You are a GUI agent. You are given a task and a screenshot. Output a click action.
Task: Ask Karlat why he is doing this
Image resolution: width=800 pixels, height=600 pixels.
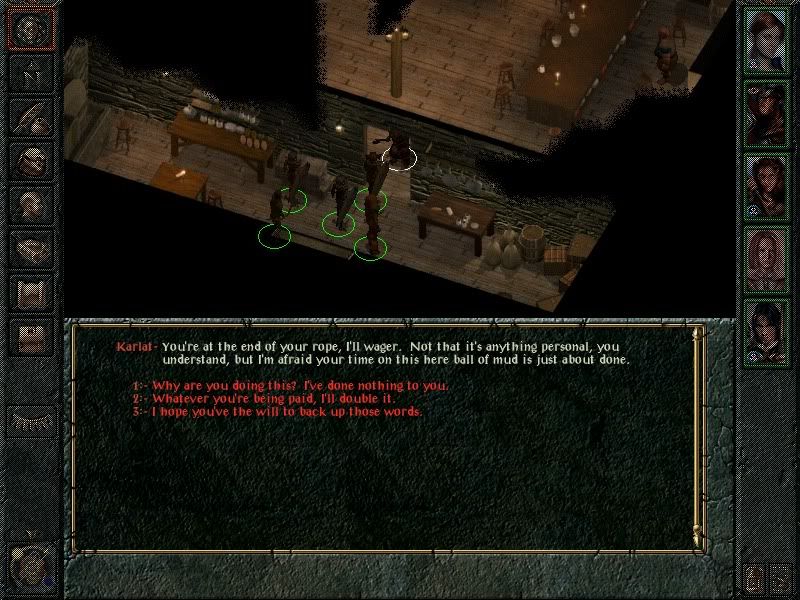click(298, 386)
